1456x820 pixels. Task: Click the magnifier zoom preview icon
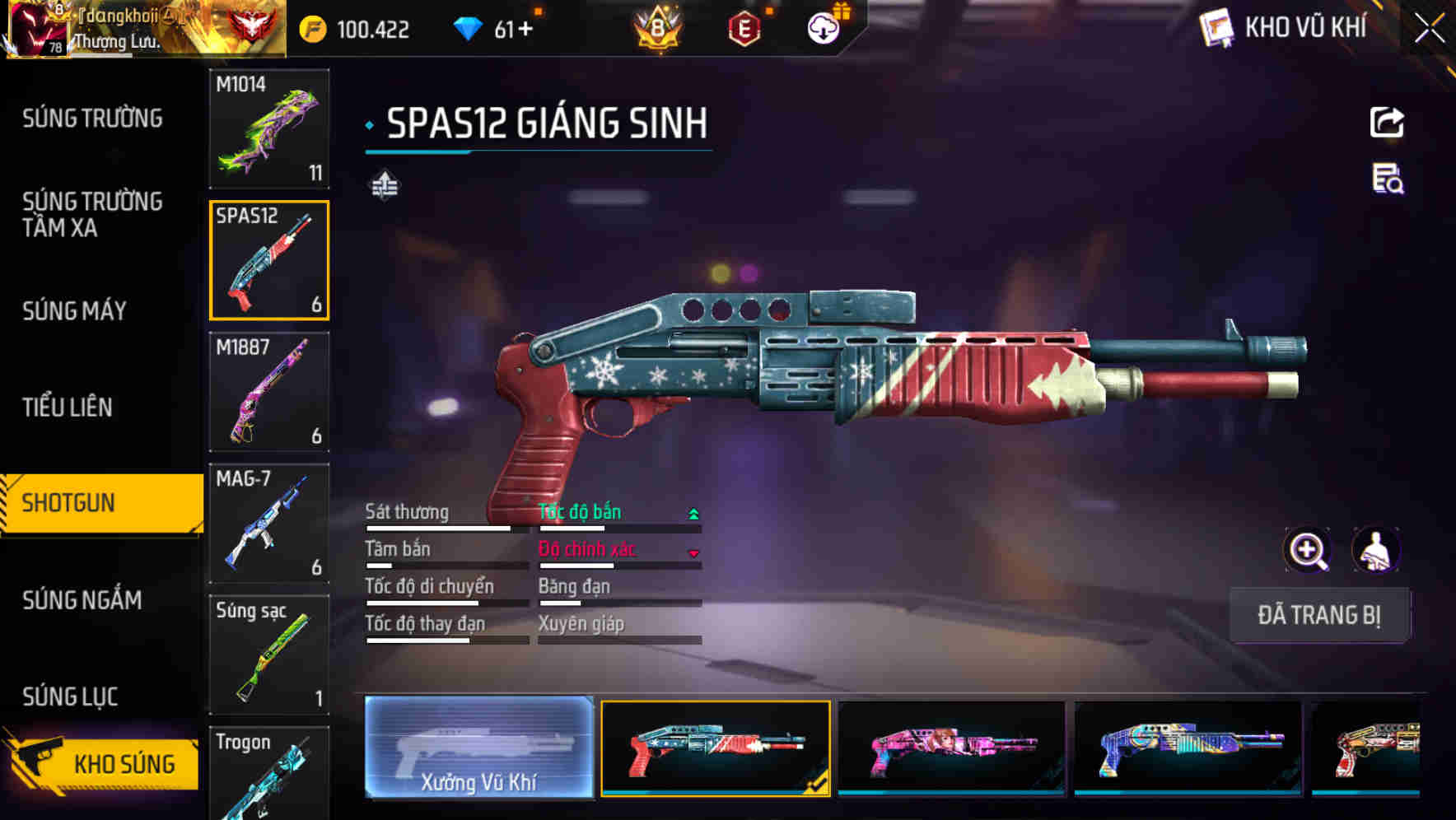(1309, 550)
